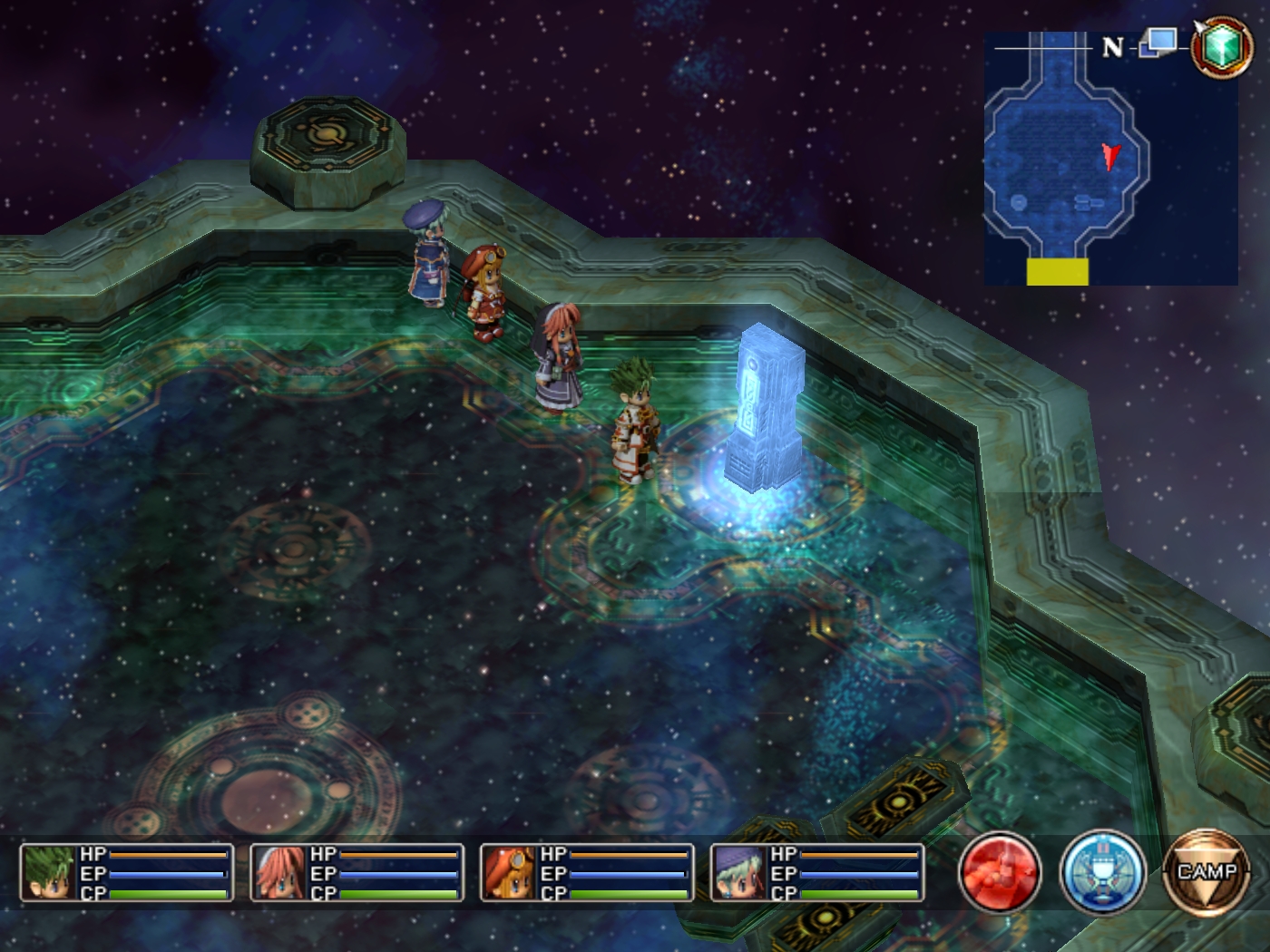Select the green-haired party leader portrait
The height and width of the screenshot is (952, 1270).
48,873
